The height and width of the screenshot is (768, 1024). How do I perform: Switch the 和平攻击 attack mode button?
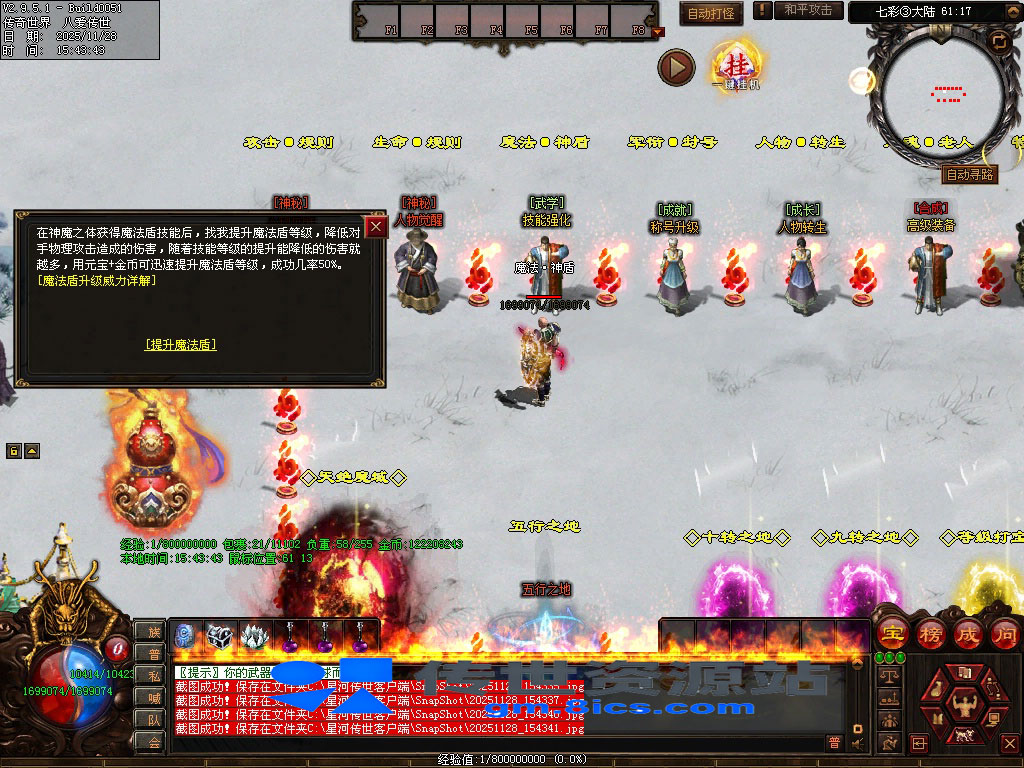[x=808, y=11]
